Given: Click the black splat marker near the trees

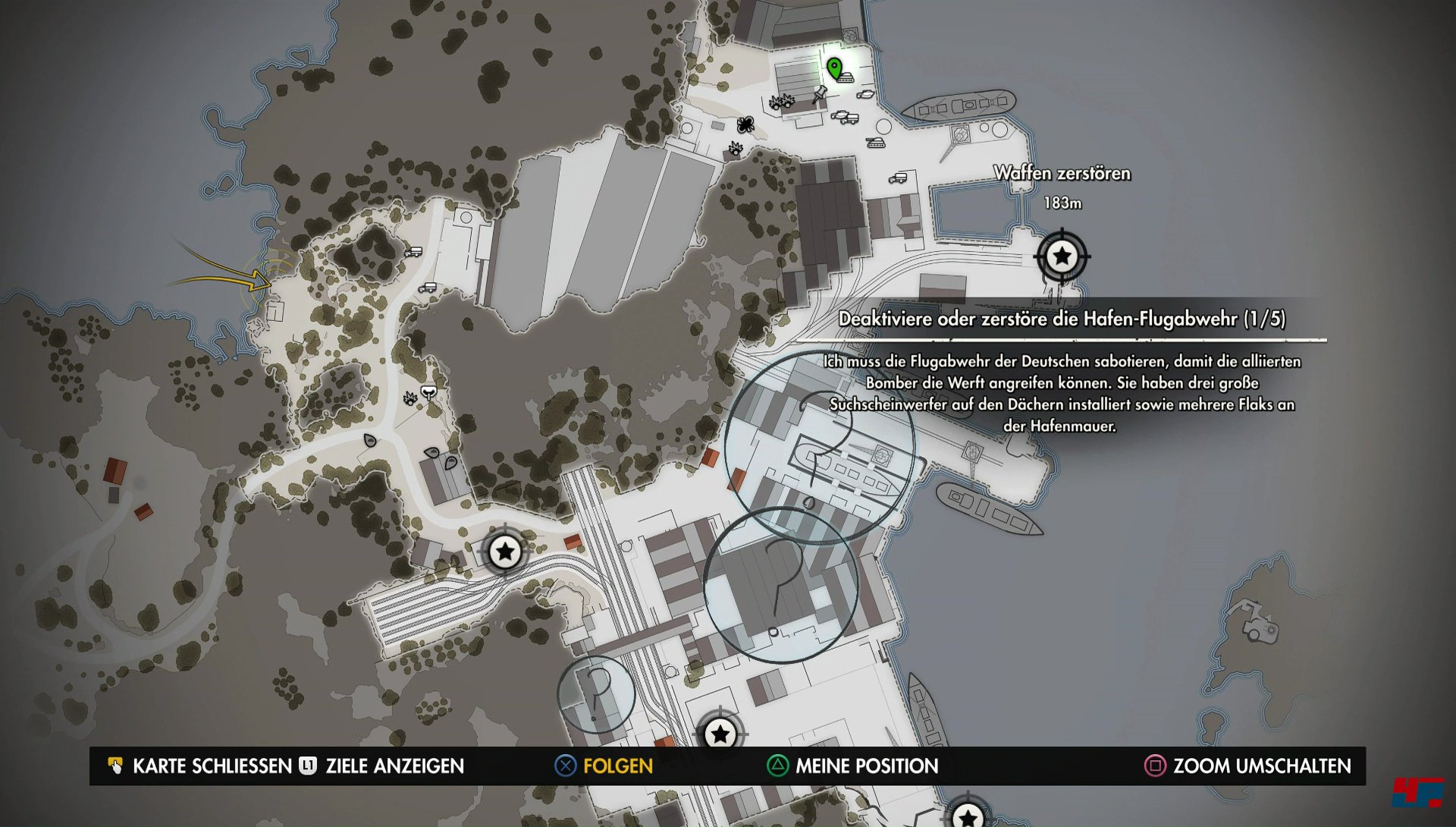Looking at the screenshot, I should point(745,124).
